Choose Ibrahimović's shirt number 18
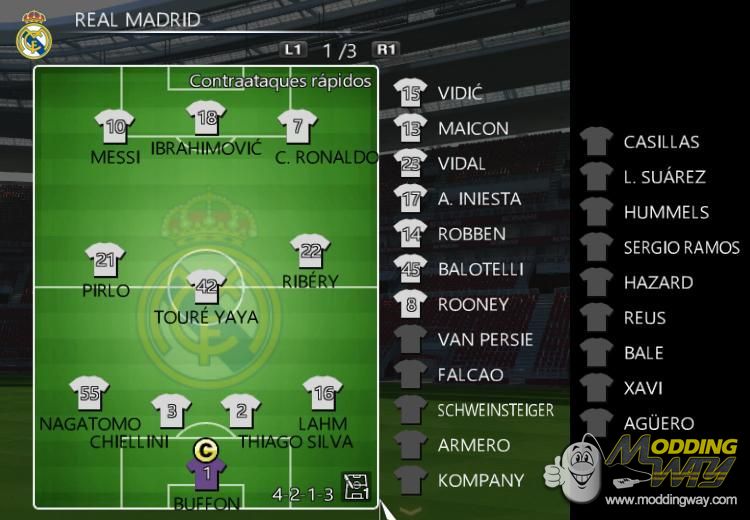This screenshot has width=750, height=520. pyautogui.click(x=207, y=120)
